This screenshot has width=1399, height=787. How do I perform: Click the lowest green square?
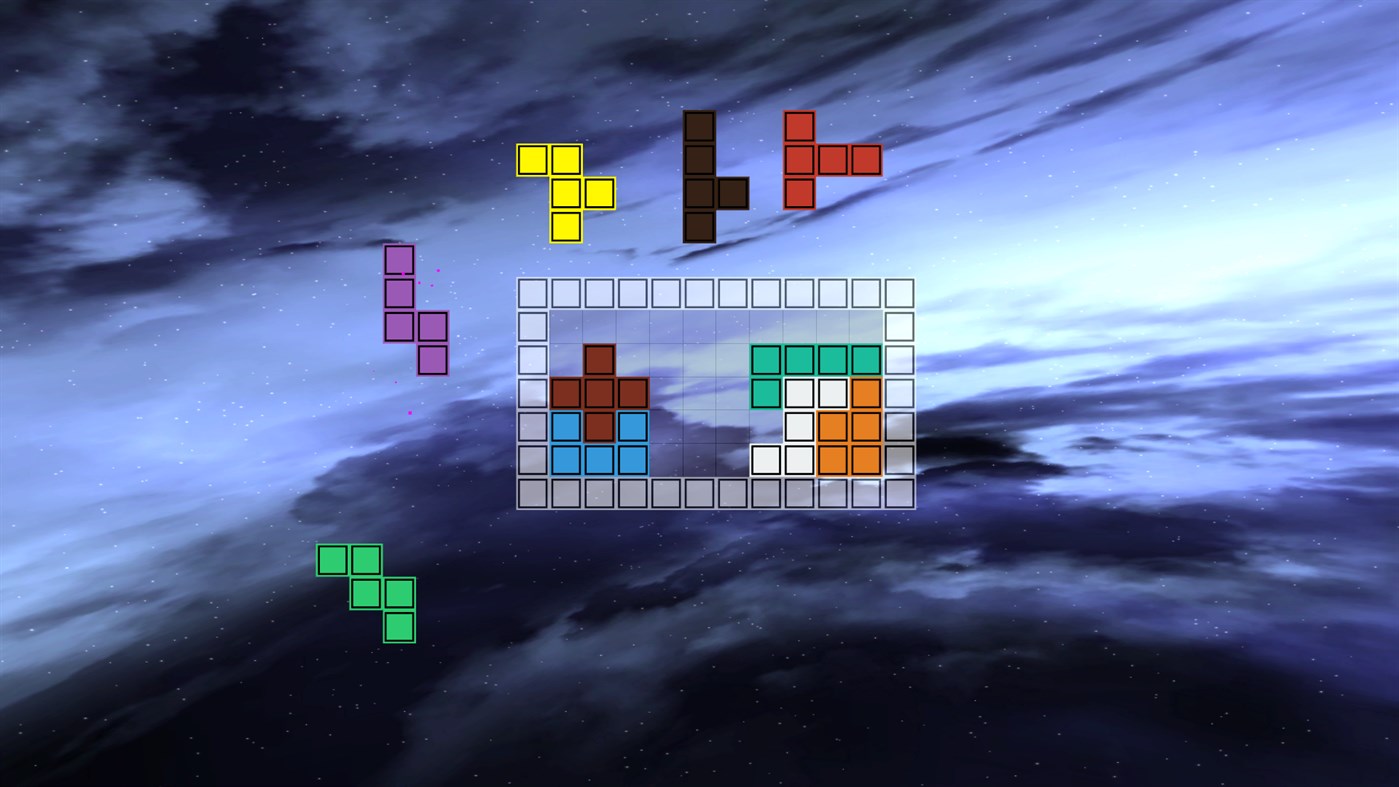[x=398, y=628]
